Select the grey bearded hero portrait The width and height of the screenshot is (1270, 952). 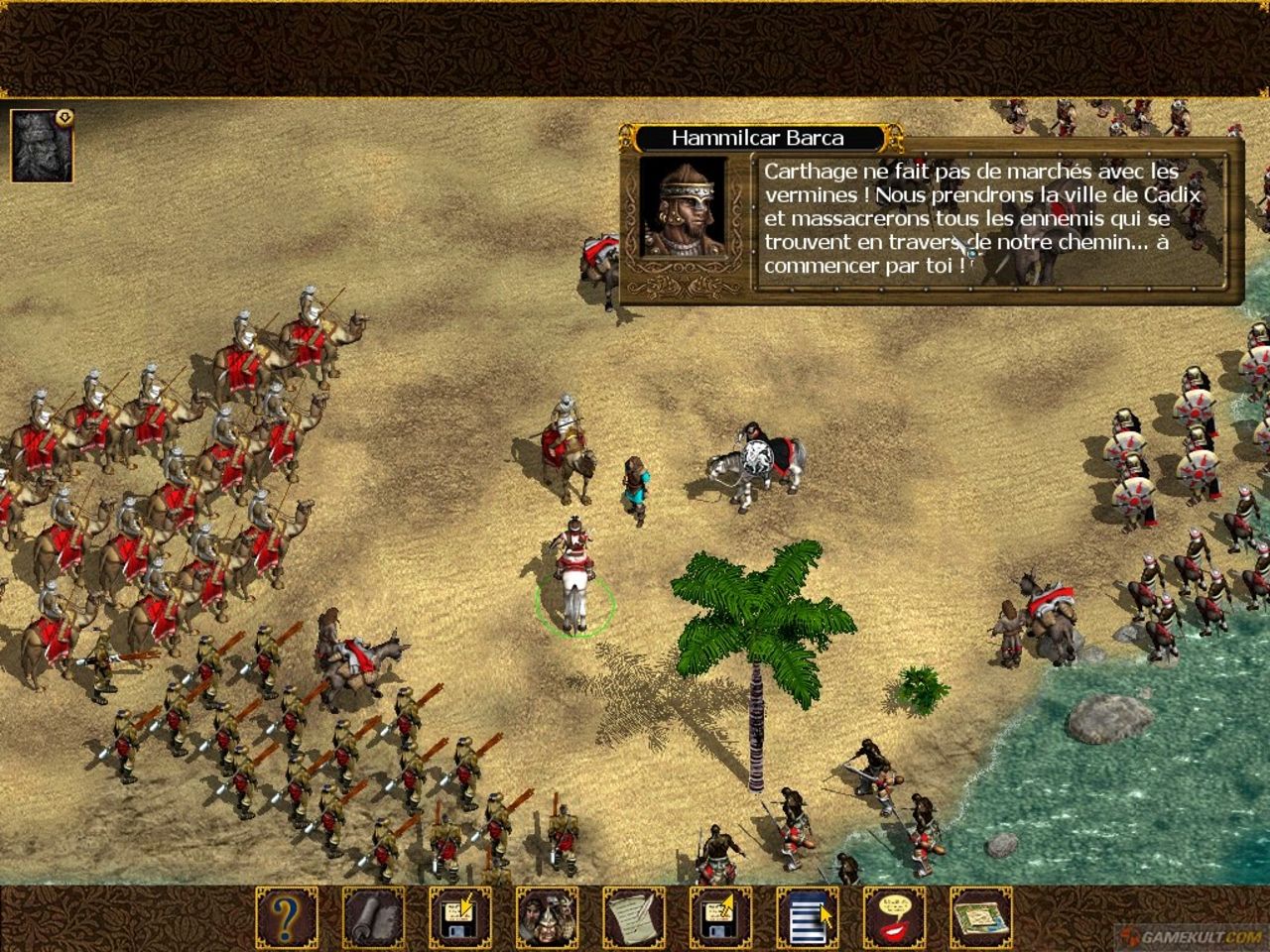coord(41,146)
